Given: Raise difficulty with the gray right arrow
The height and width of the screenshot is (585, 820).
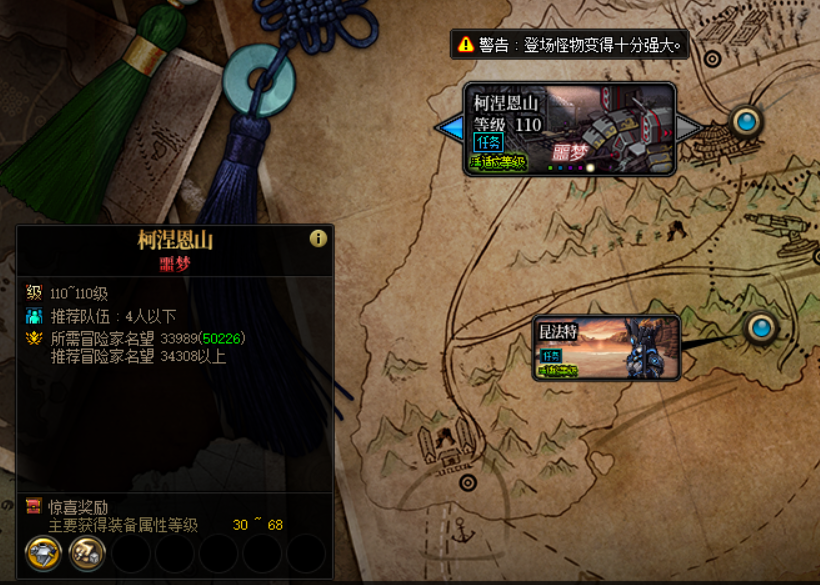Looking at the screenshot, I should (689, 128).
